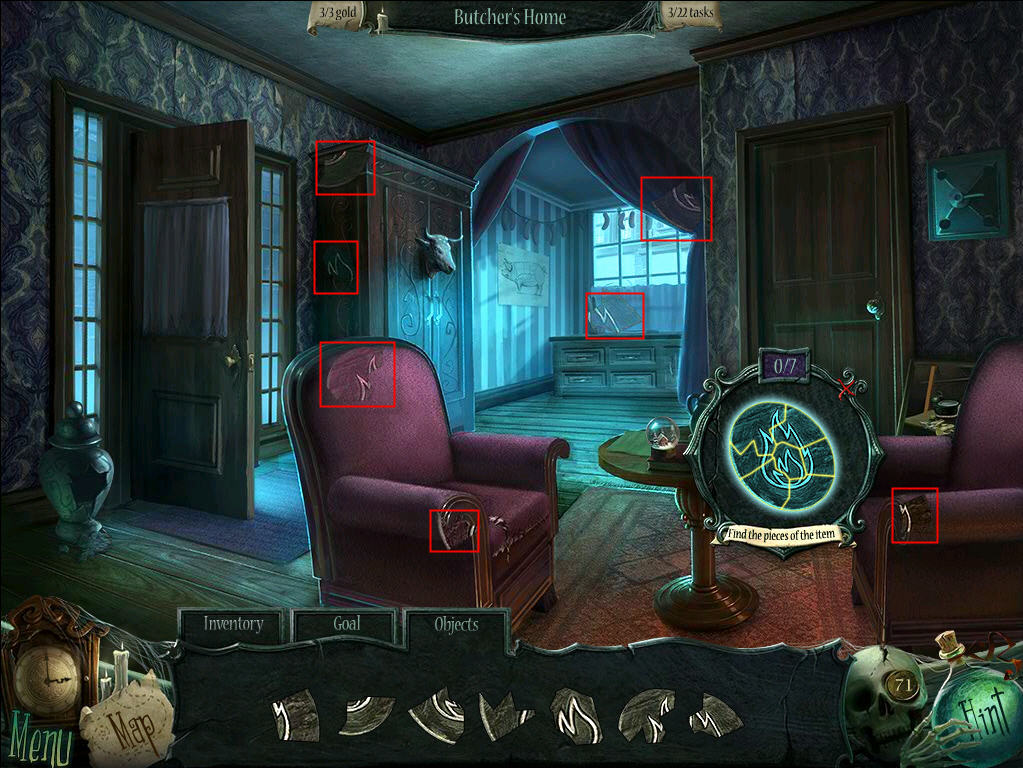The height and width of the screenshot is (768, 1023).
Task: Open the tasks counter scroll
Action: point(687,15)
